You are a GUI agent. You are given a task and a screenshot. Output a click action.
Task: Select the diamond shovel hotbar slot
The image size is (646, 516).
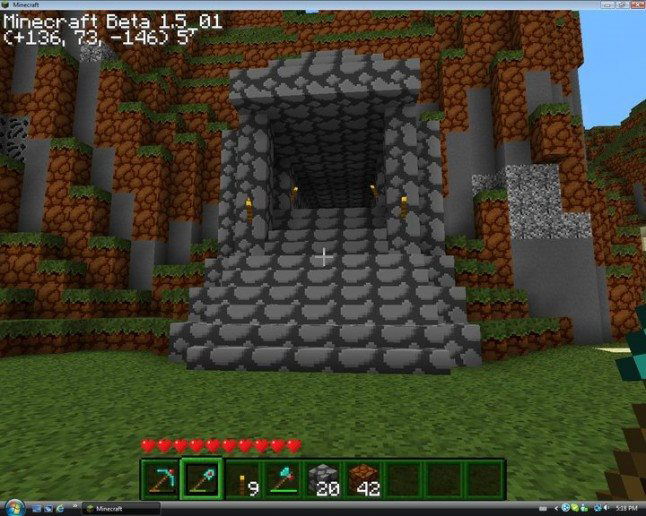tap(200, 480)
